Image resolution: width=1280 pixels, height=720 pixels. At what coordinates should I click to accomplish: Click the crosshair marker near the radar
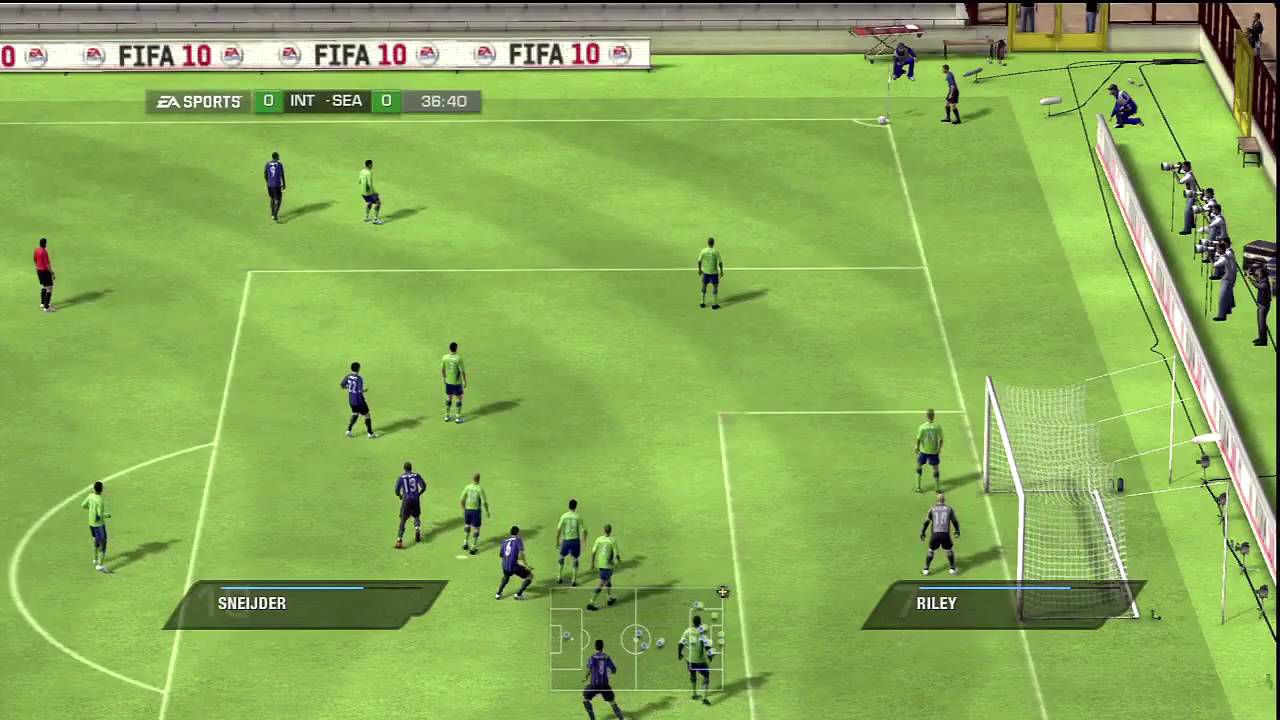[x=722, y=592]
